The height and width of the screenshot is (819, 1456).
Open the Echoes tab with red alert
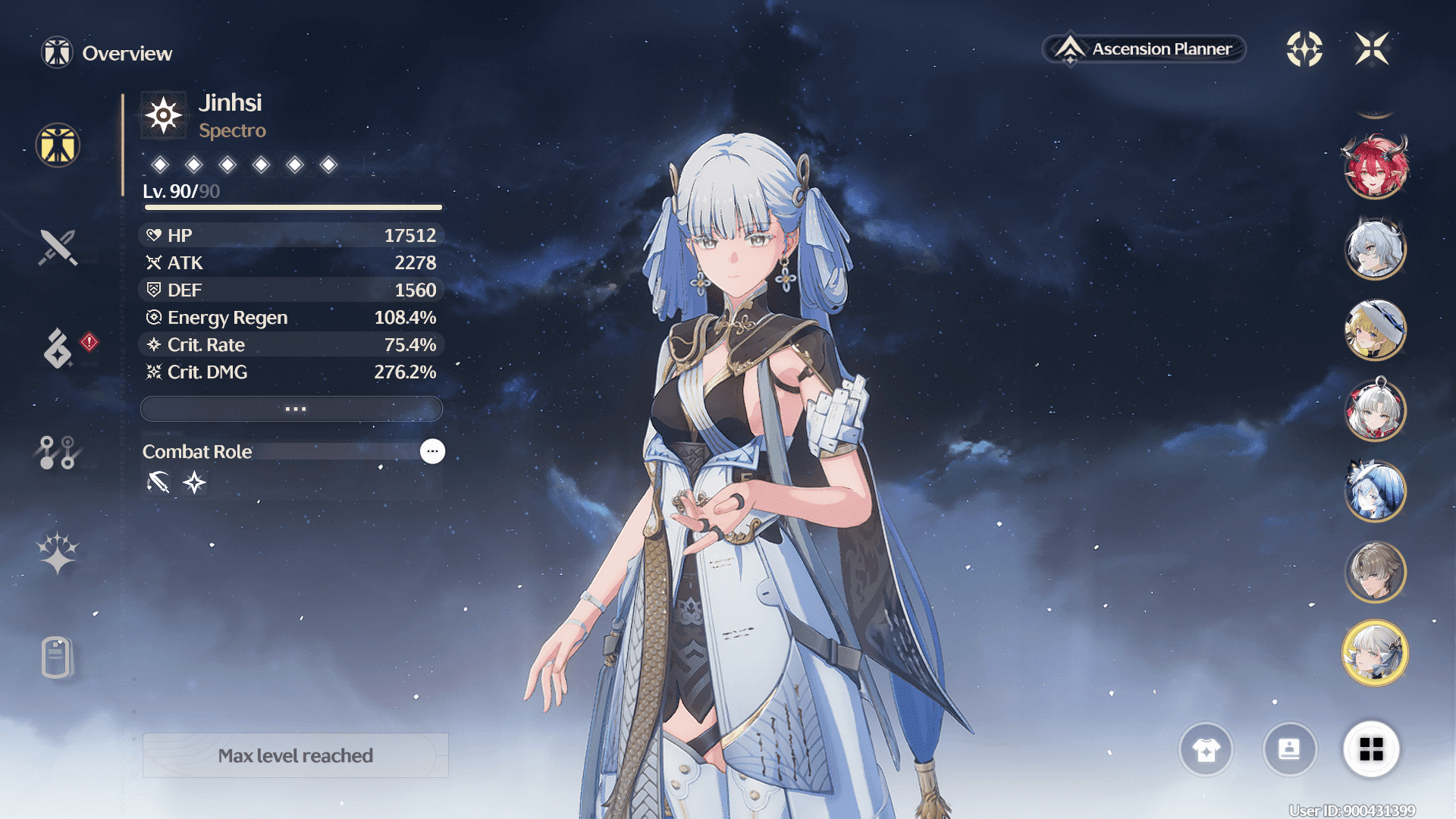[58, 347]
